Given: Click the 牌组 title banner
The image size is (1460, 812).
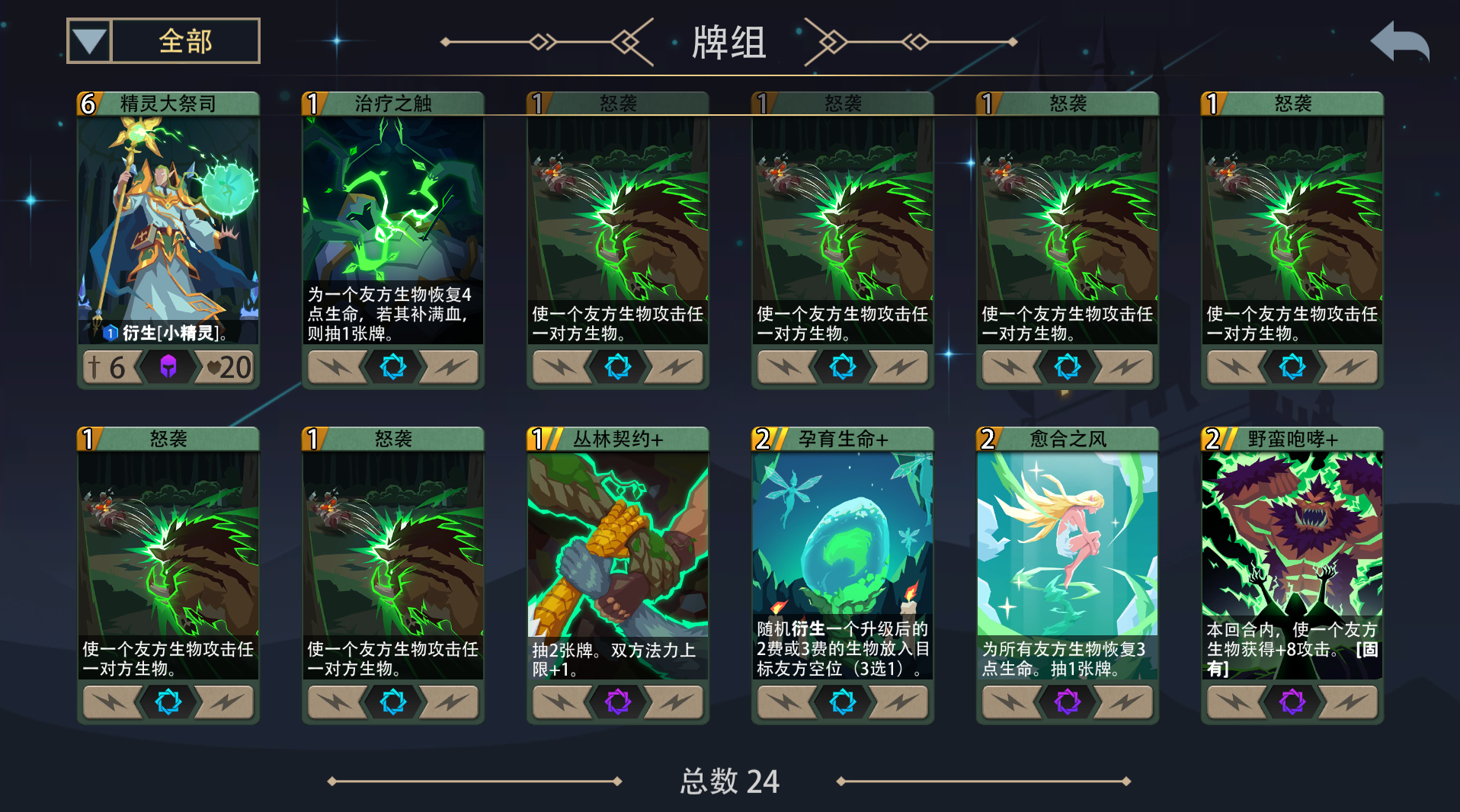Looking at the screenshot, I should coord(728,40).
